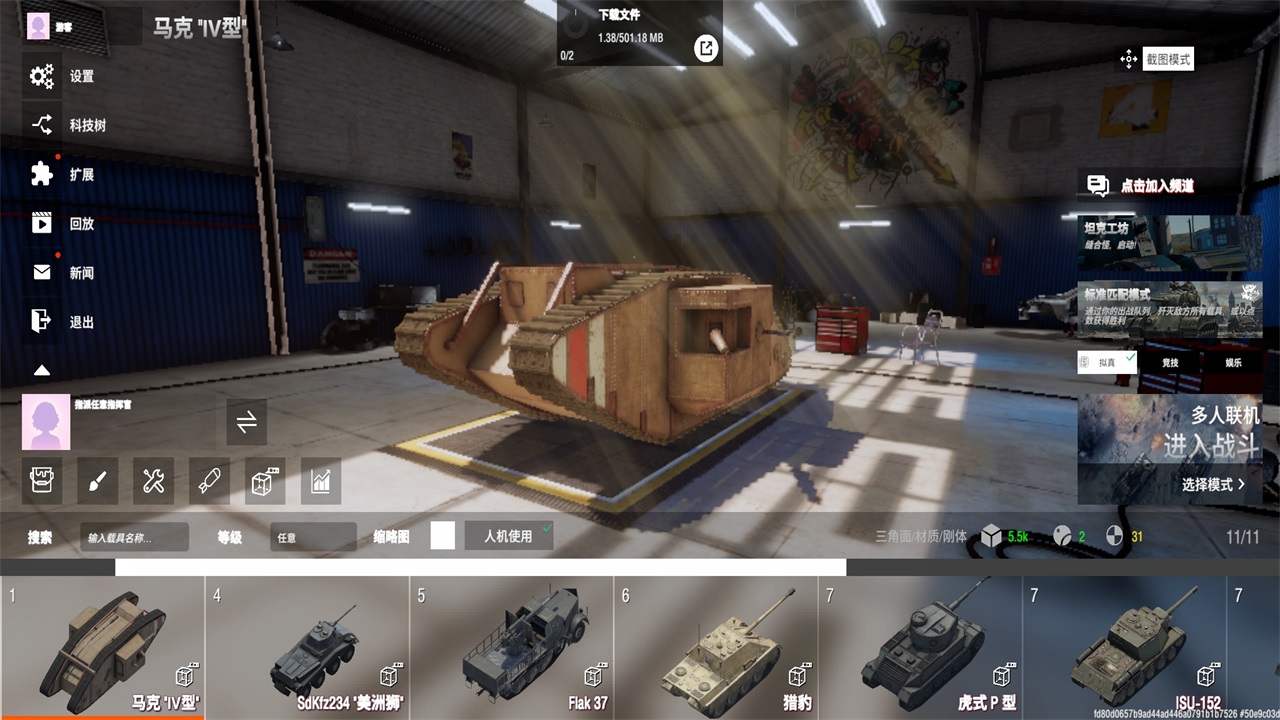Image resolution: width=1280 pixels, height=720 pixels.
Task: Open the wrench repair tool panel
Action: point(153,480)
